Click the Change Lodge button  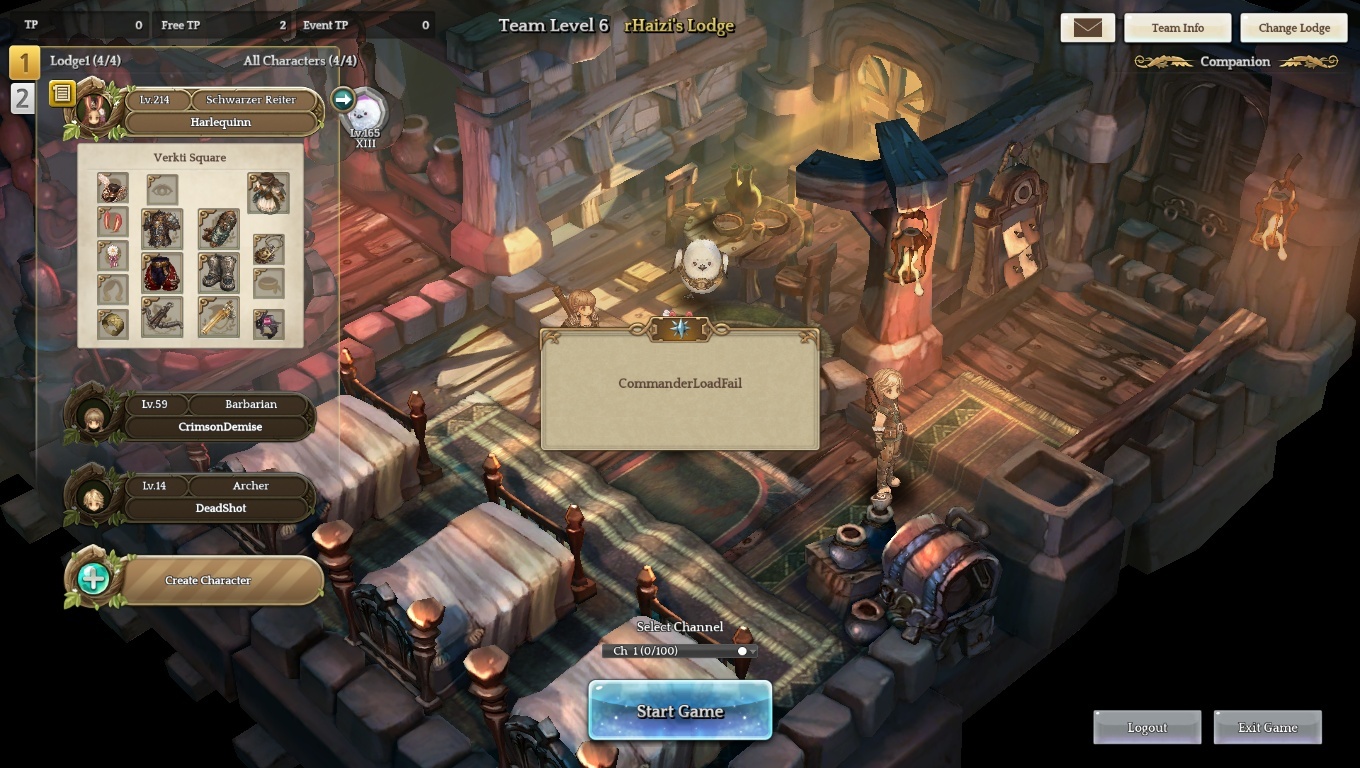pyautogui.click(x=1293, y=28)
